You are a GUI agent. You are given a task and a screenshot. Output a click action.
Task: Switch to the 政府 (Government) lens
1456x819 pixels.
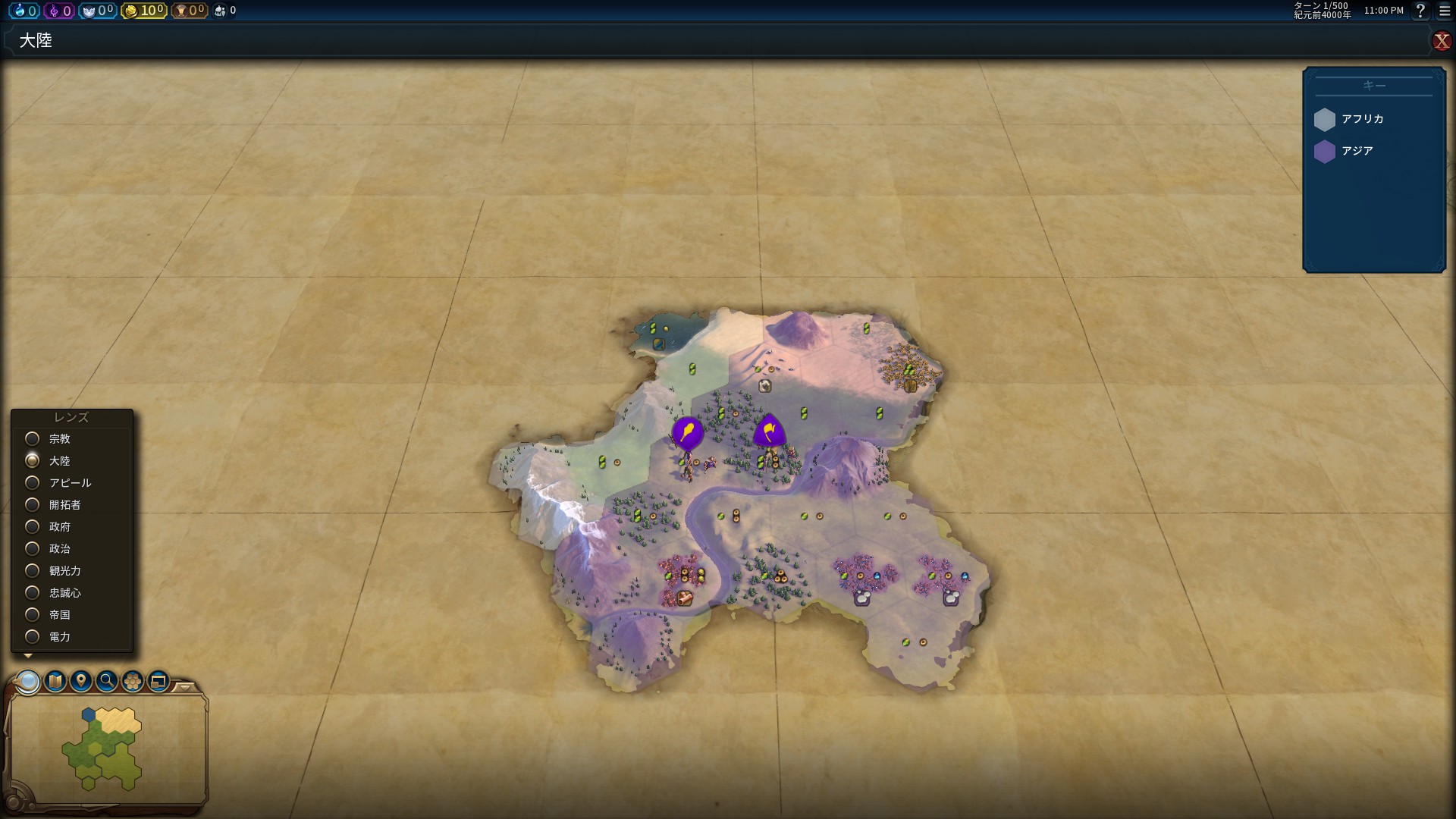point(33,526)
